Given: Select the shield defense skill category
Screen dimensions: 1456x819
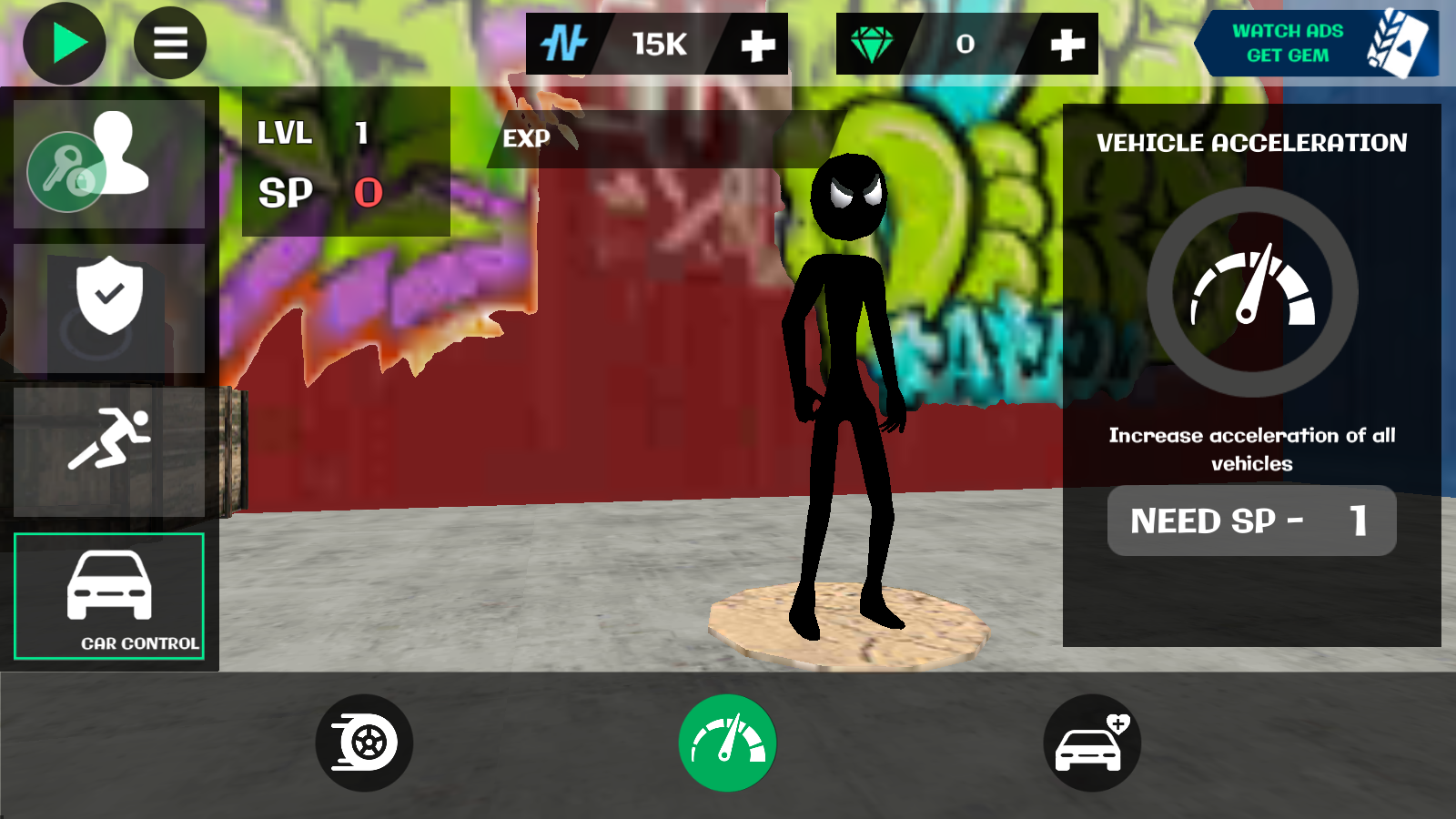Looking at the screenshot, I should coord(109,308).
